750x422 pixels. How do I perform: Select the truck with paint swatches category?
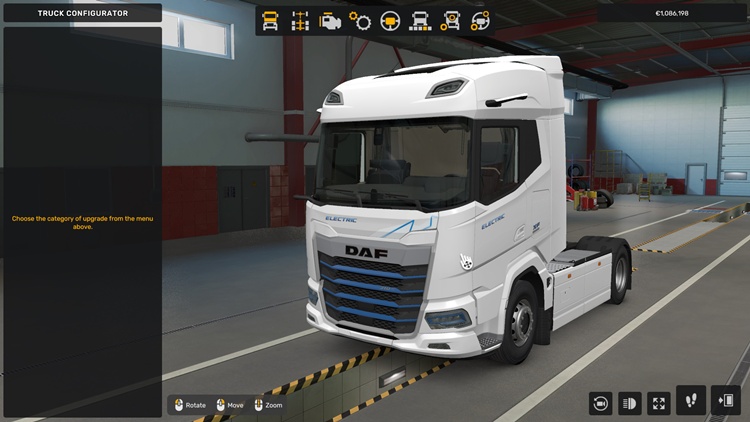coord(421,20)
